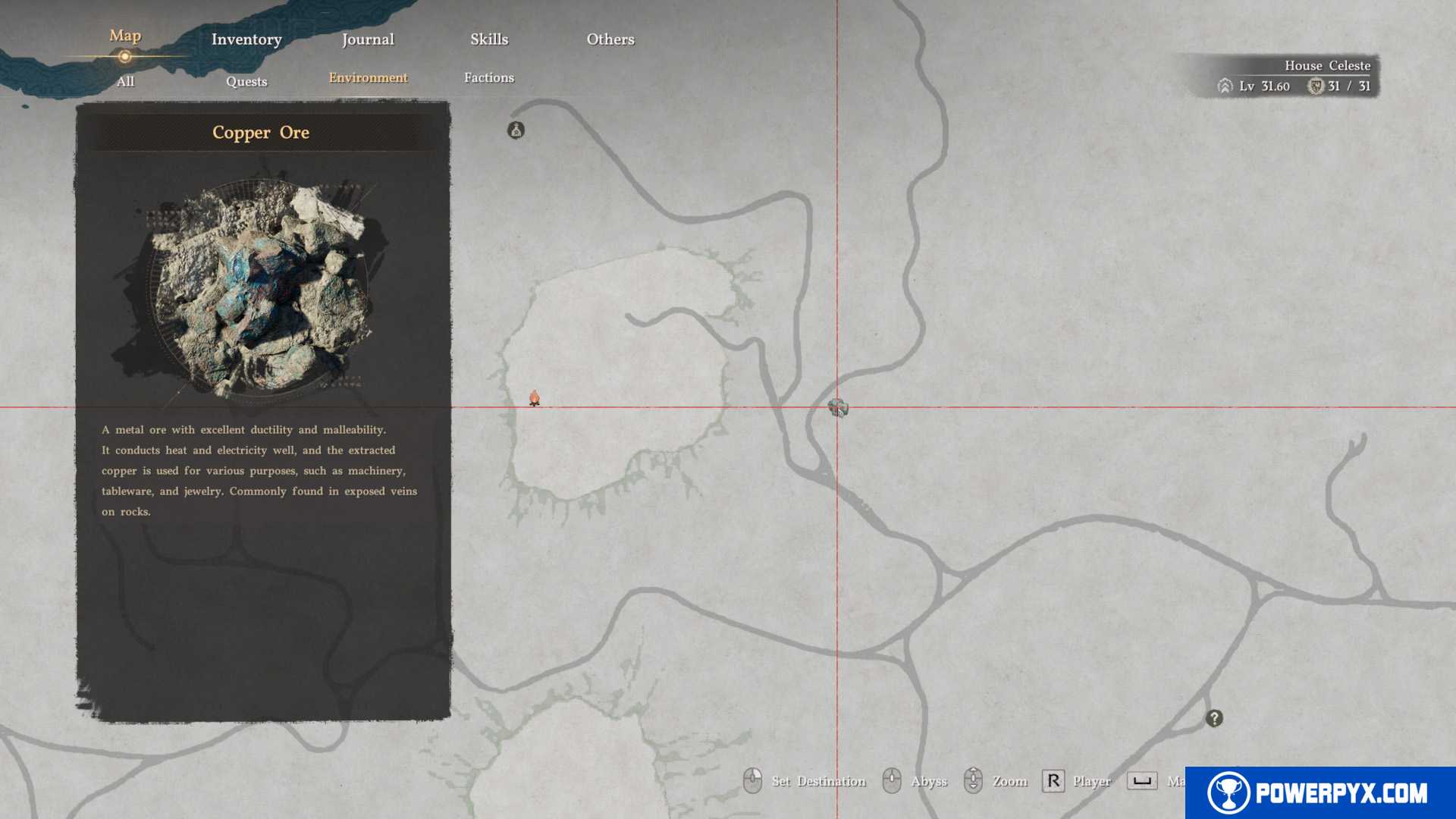Select the Skills tab

point(489,39)
